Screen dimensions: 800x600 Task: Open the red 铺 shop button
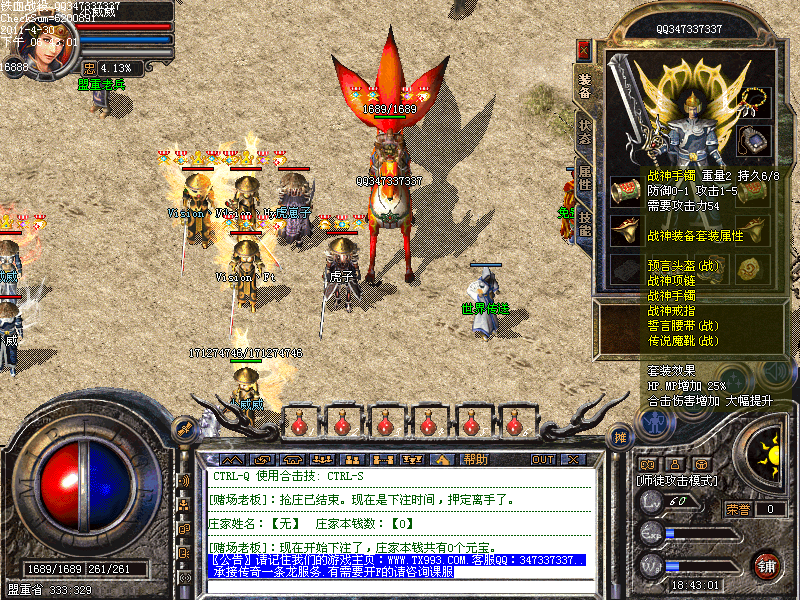pyautogui.click(x=767, y=564)
